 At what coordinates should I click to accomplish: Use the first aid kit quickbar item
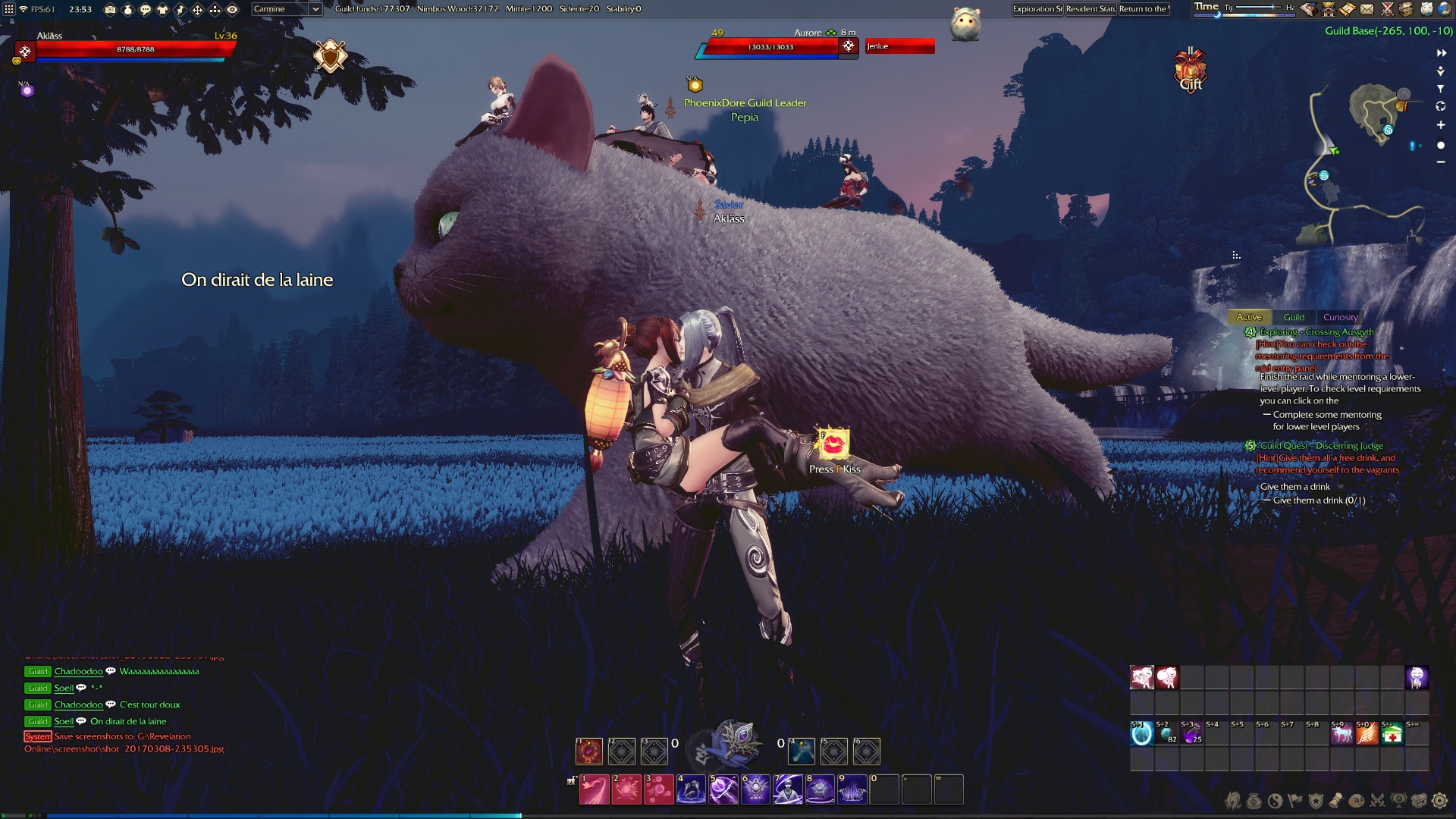pos(1392,734)
